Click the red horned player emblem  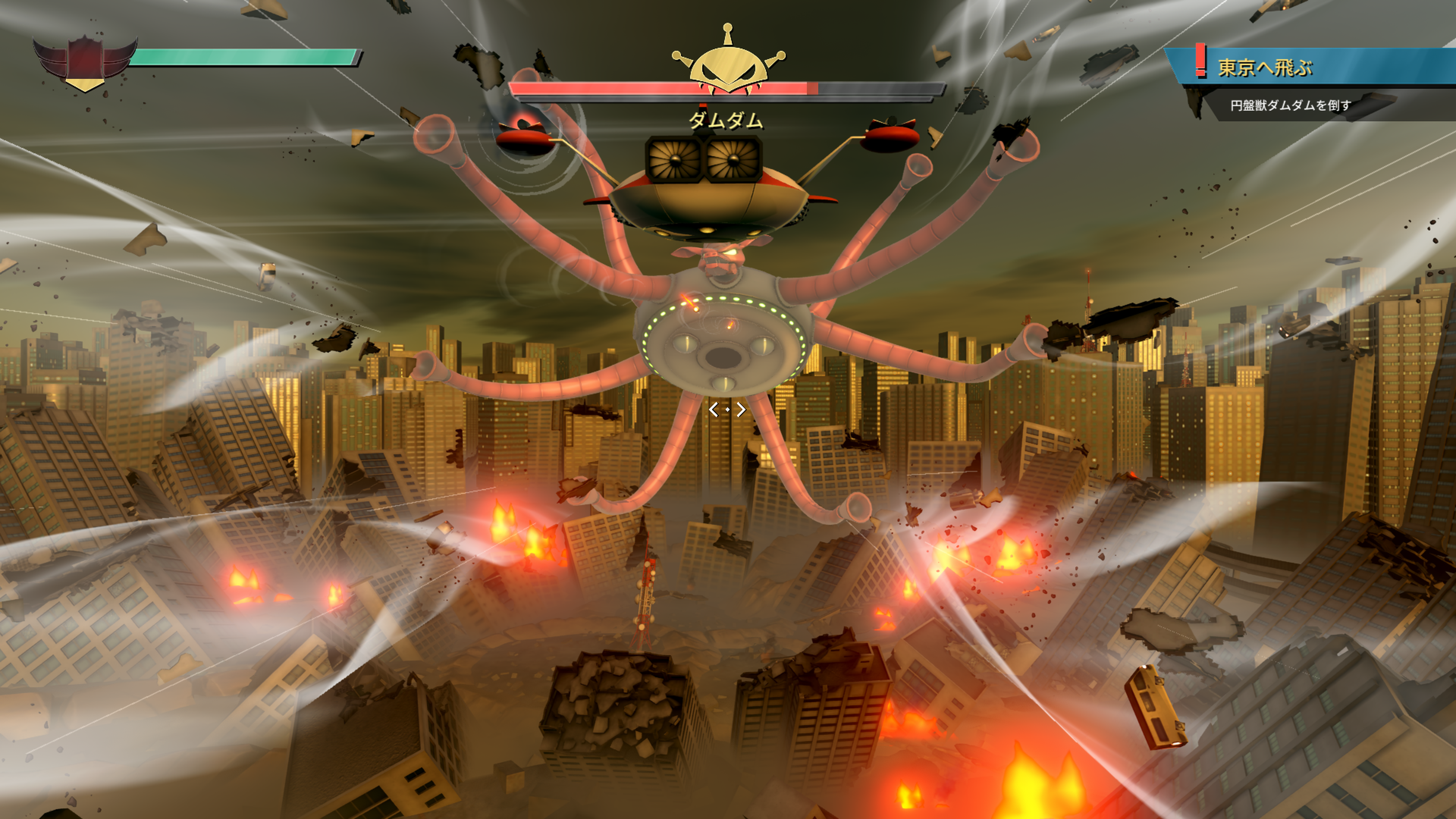85,61
